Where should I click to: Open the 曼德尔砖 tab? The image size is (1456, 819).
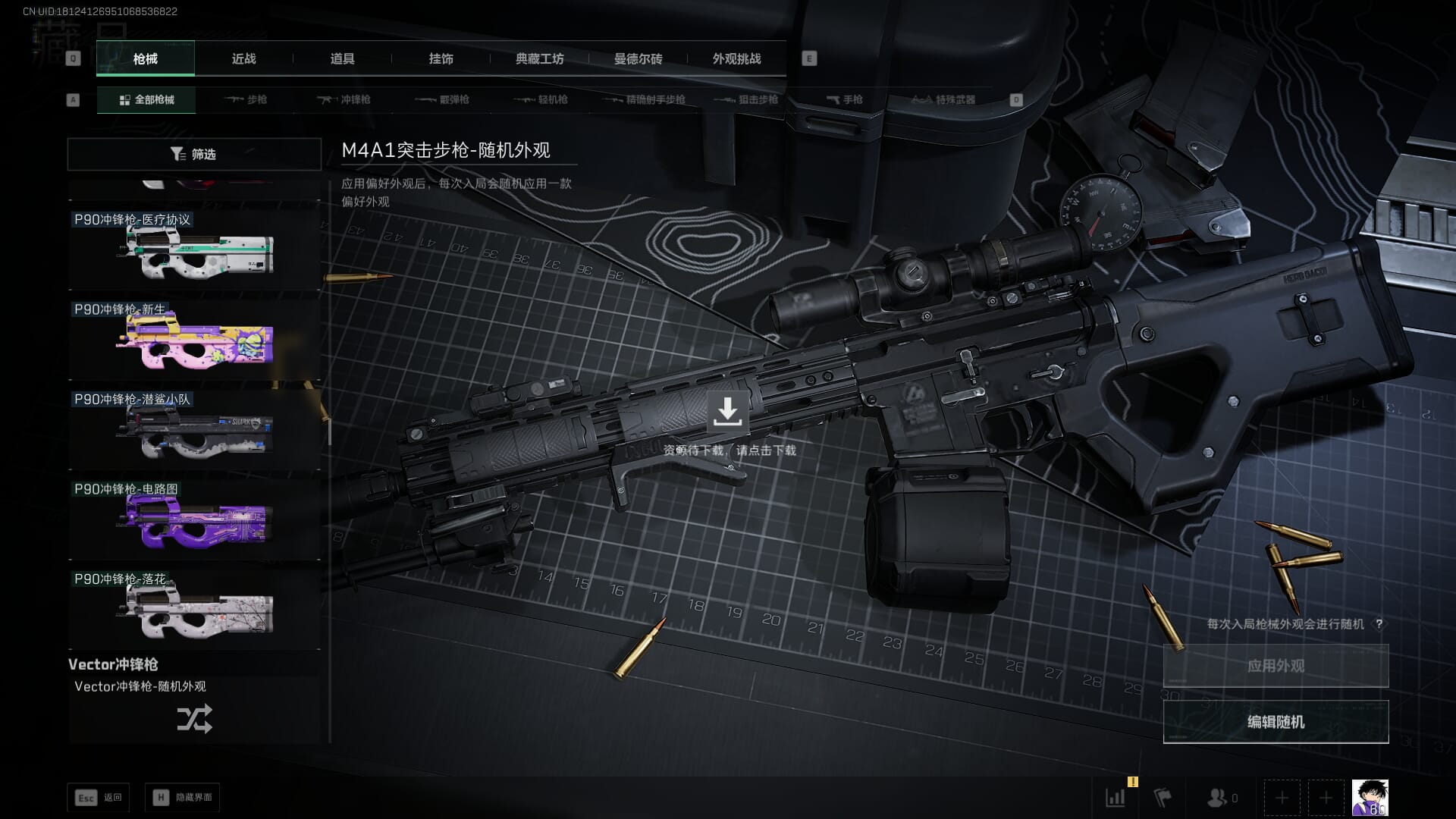(x=638, y=58)
